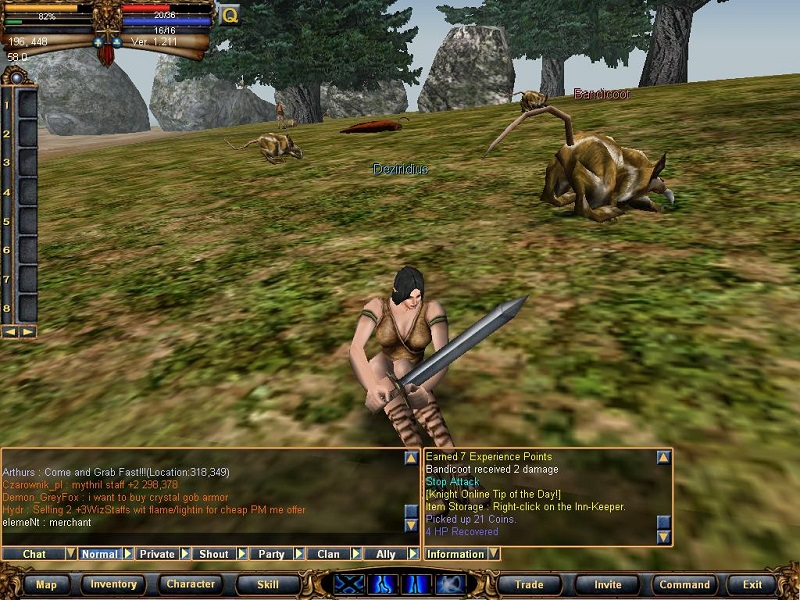Switch to the Private chat channel

click(157, 554)
